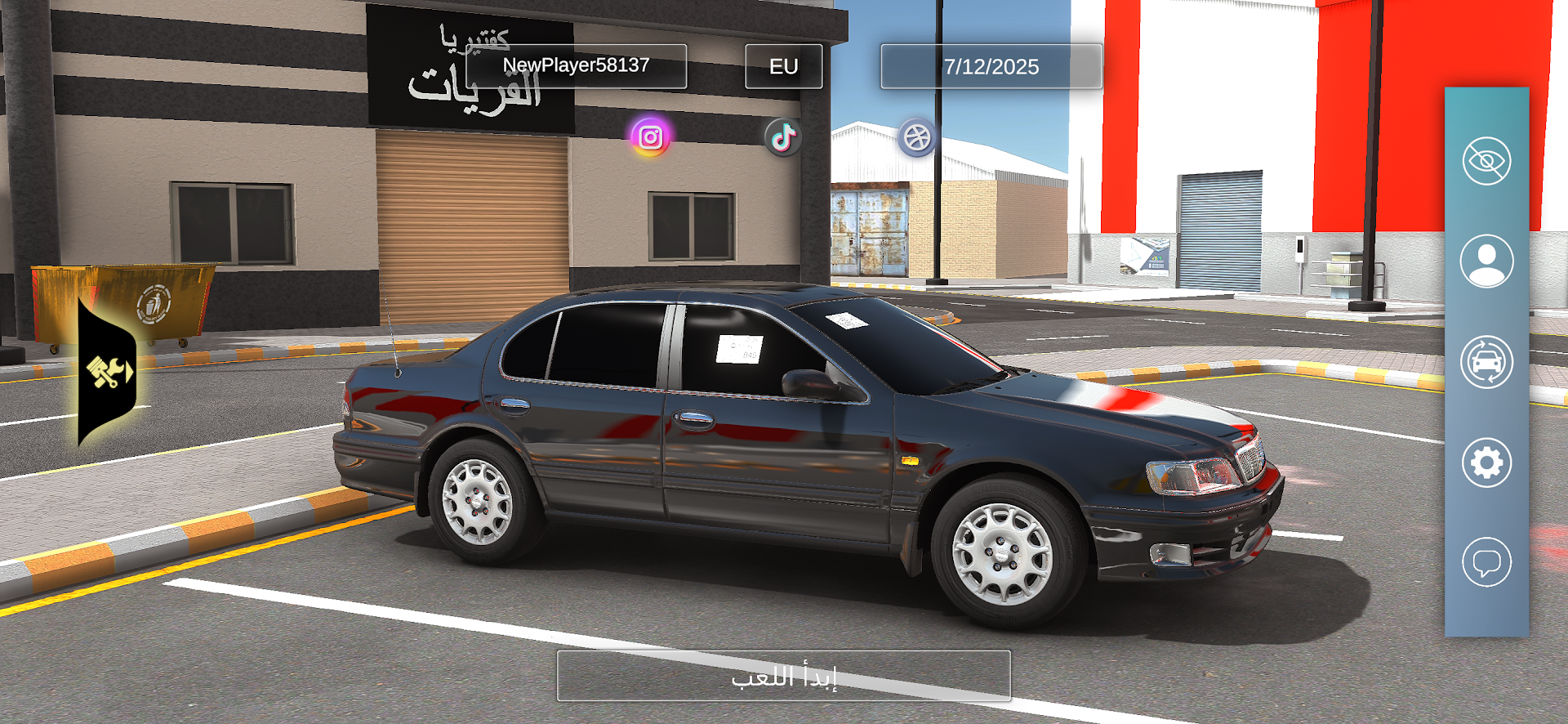Start the game with the ابدأ اللعب button

click(x=783, y=676)
